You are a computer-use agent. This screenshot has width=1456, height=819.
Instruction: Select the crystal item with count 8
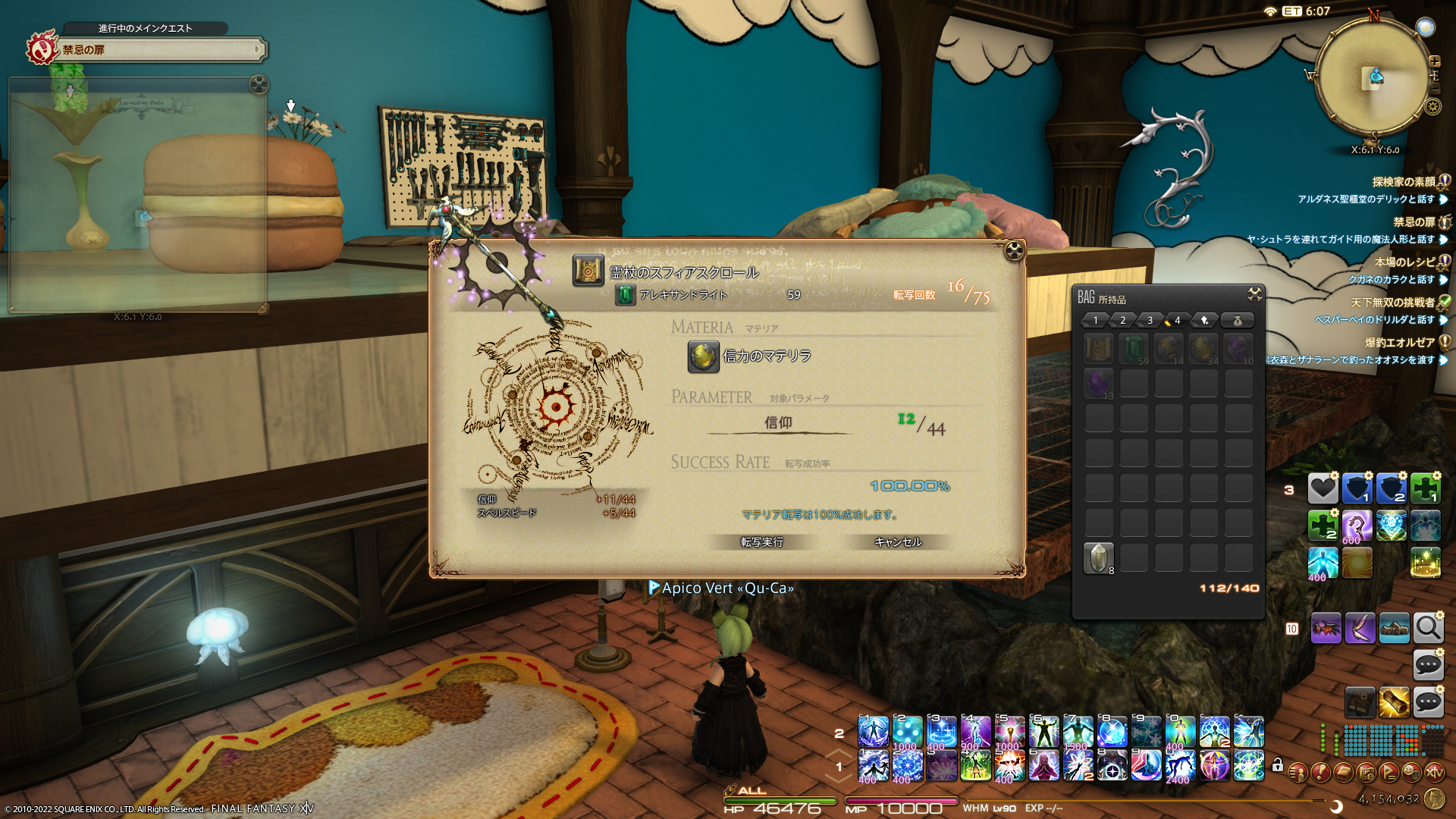coord(1098,558)
